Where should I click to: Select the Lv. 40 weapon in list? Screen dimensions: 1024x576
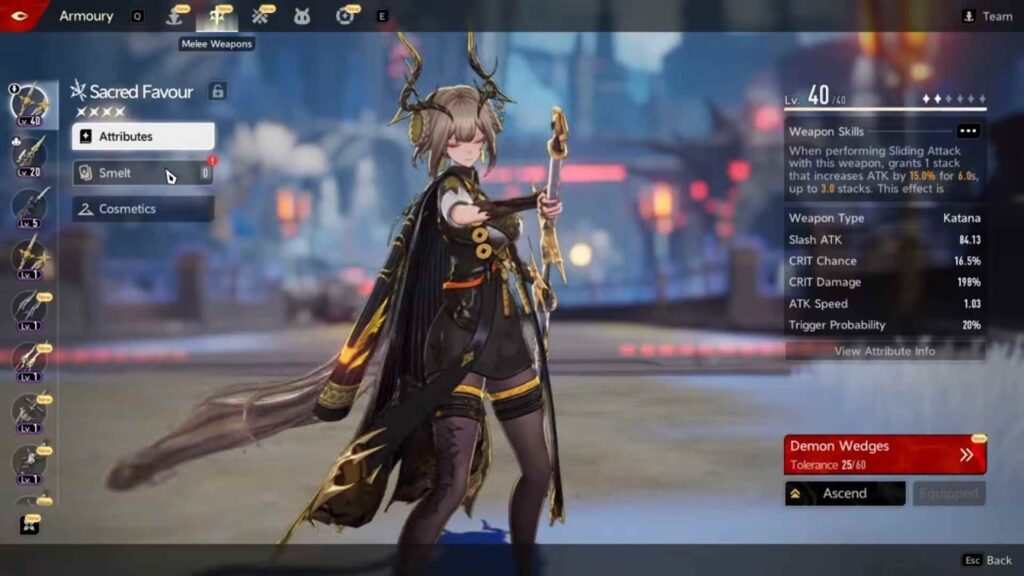click(x=28, y=103)
